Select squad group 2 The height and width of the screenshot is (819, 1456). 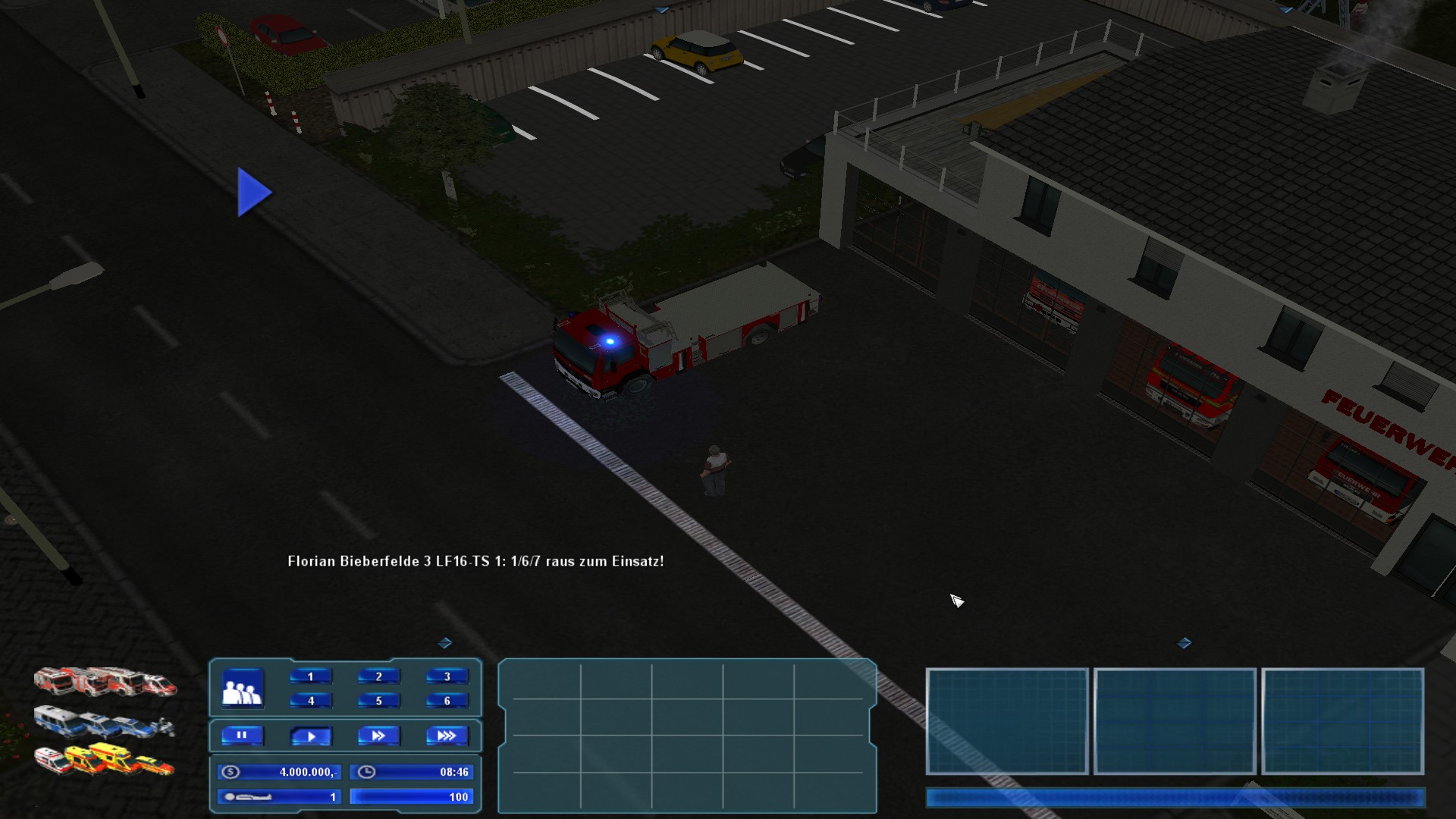[x=378, y=676]
